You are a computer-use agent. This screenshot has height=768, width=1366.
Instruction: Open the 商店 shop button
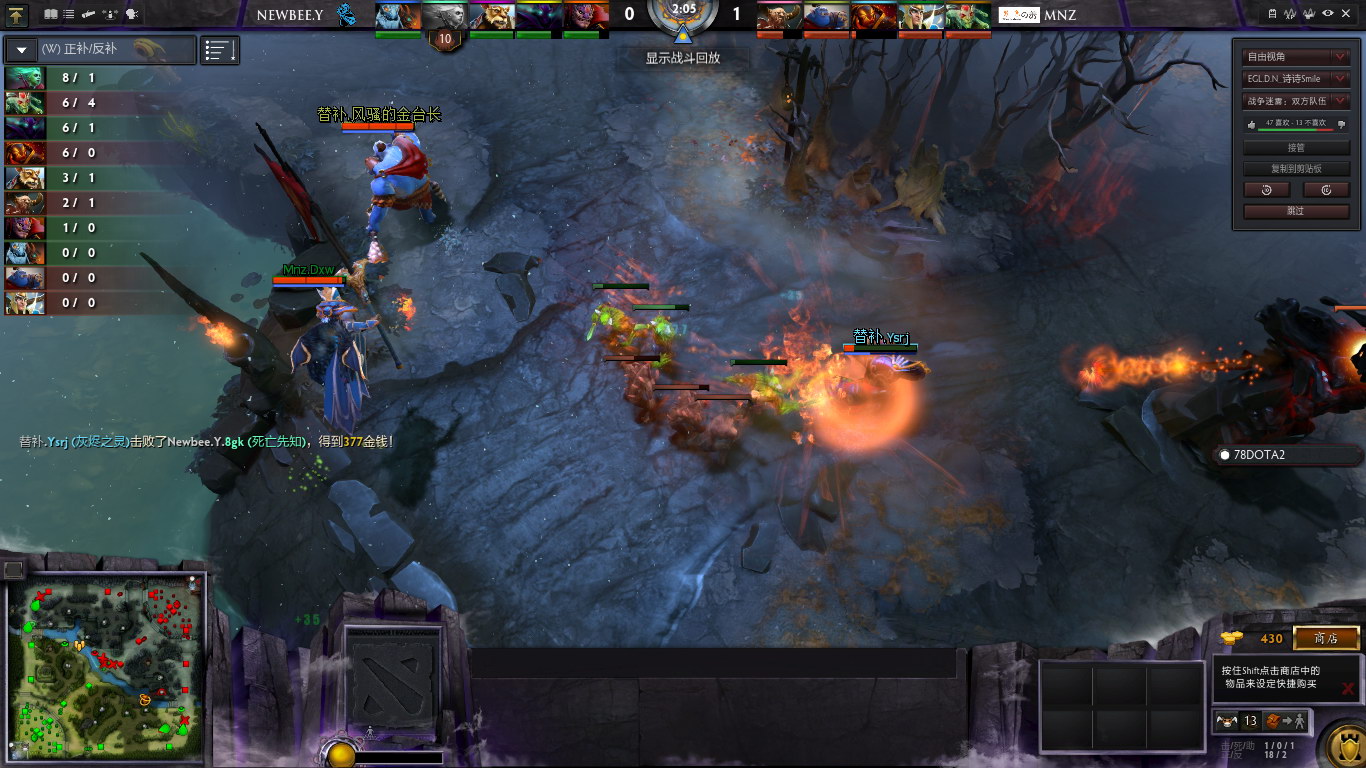coord(1326,639)
